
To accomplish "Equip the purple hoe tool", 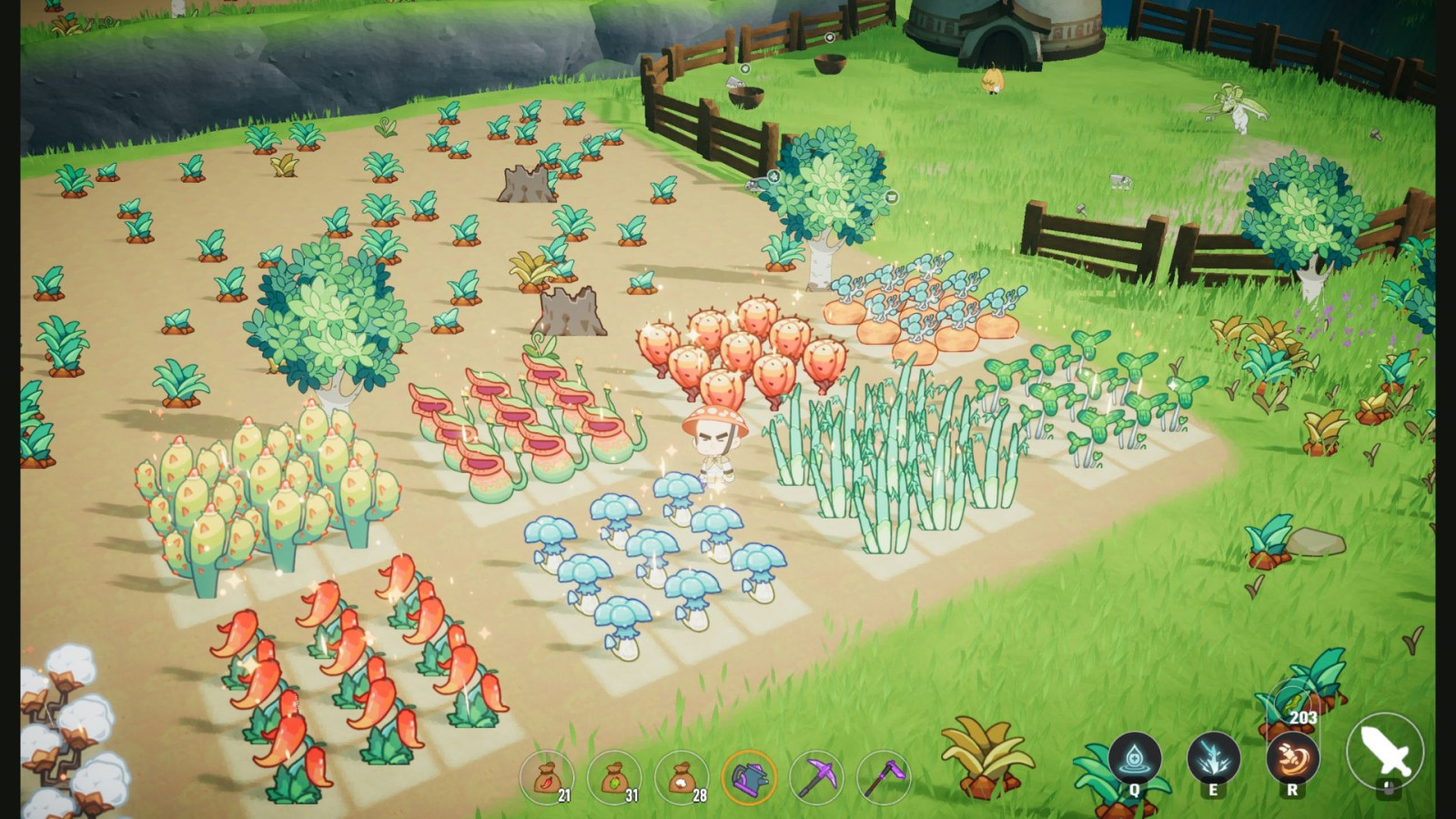I will (883, 778).
